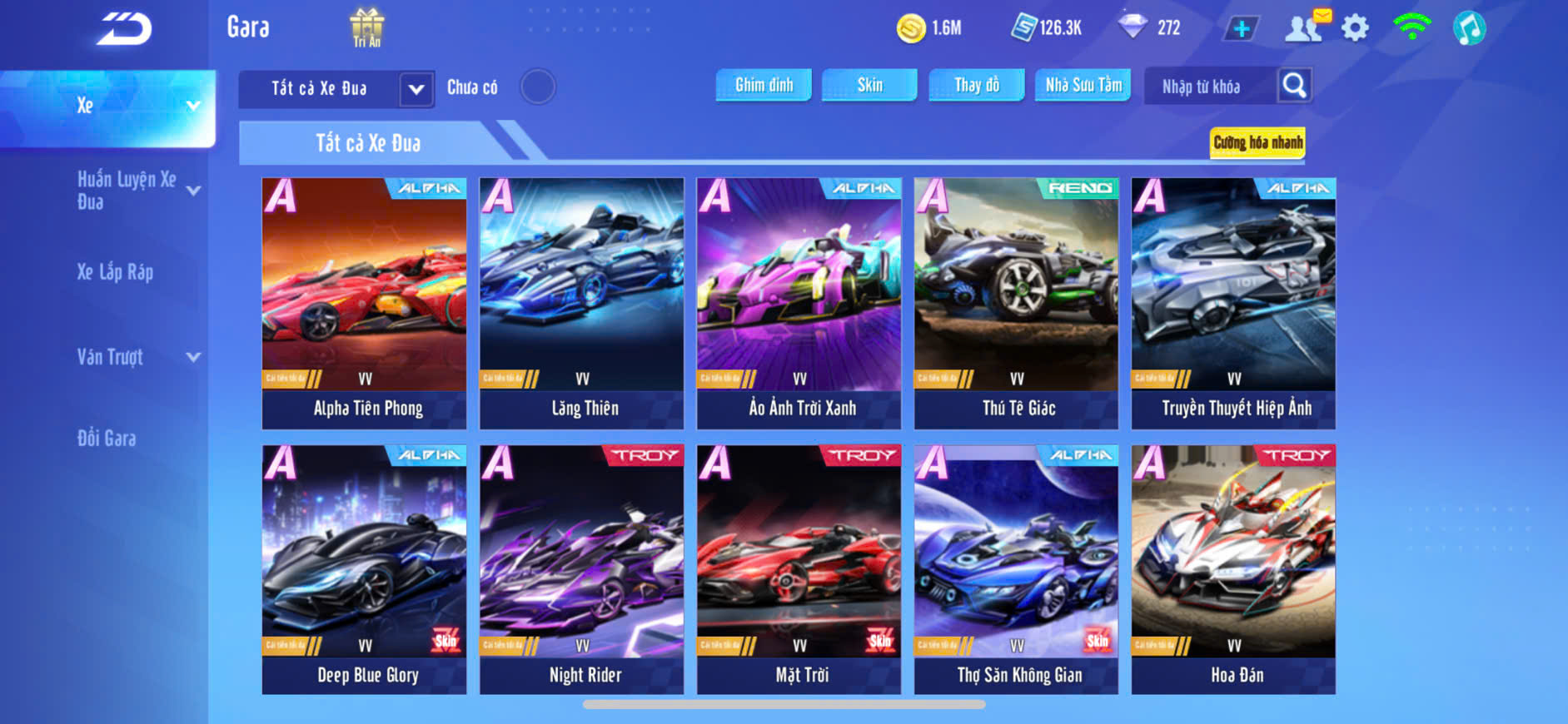Open the Skin filter button
This screenshot has width=1568, height=724.
[869, 85]
